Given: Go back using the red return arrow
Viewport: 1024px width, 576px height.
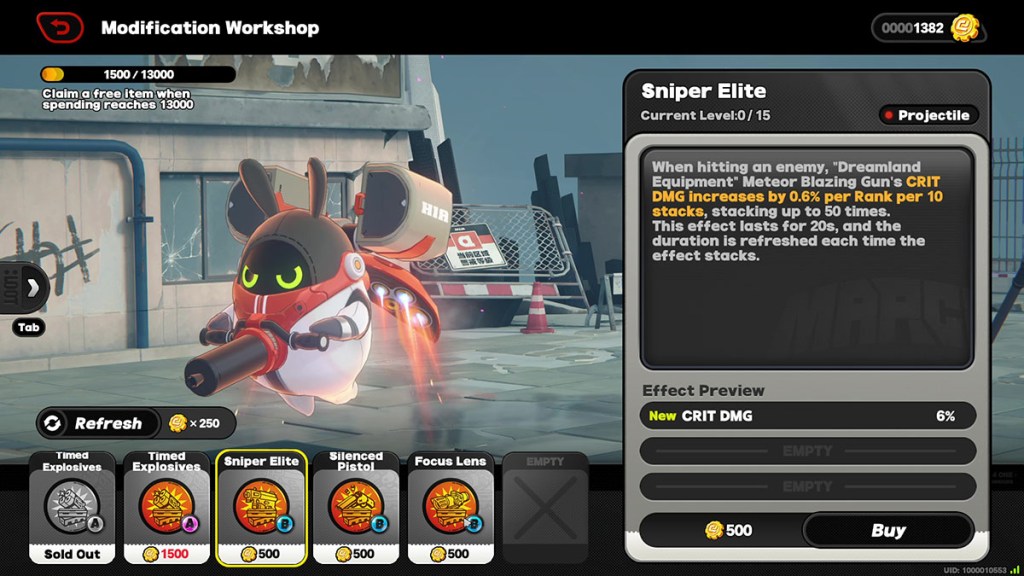Looking at the screenshot, I should [x=60, y=27].
